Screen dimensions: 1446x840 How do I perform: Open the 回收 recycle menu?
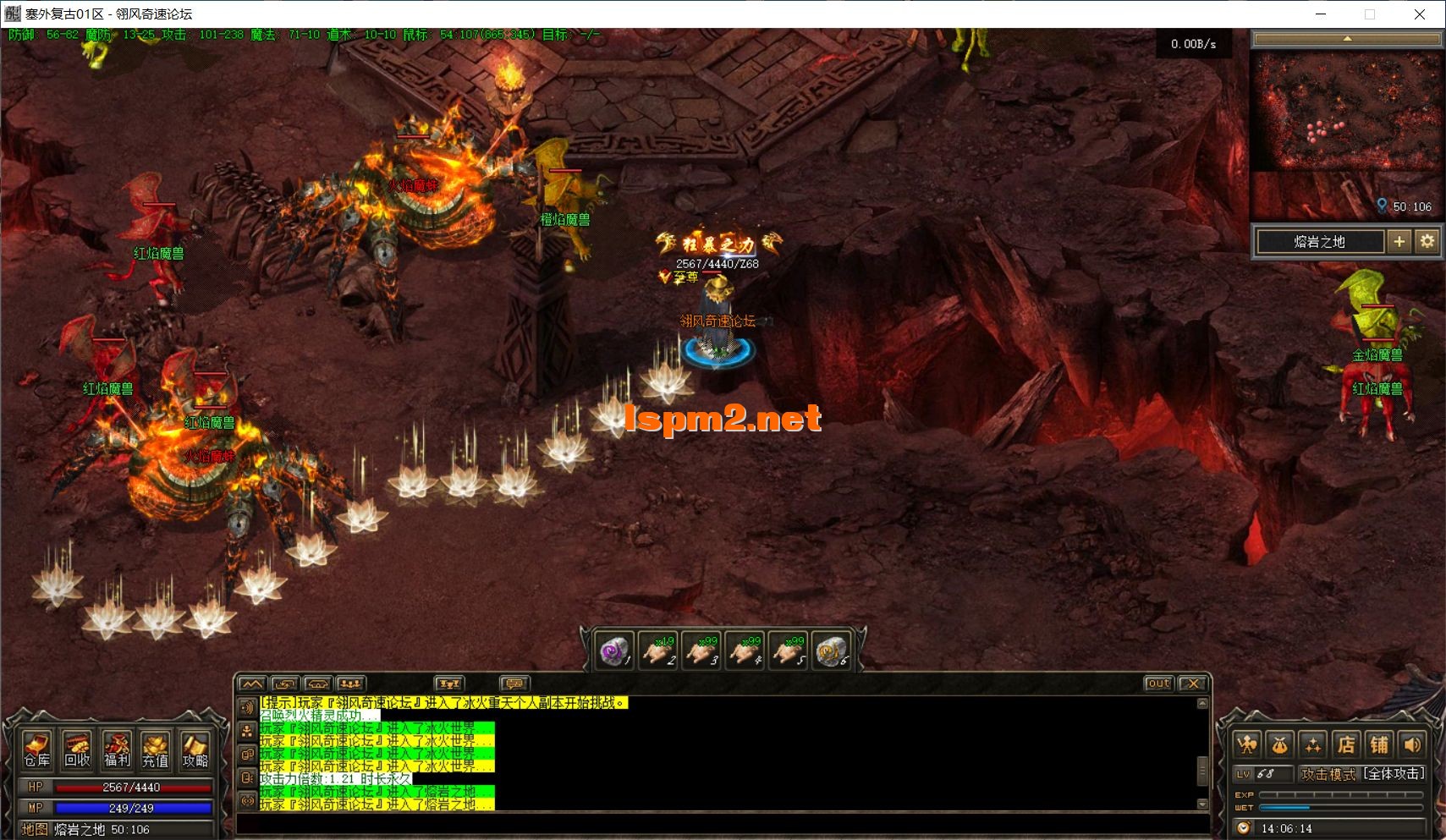pos(77,749)
